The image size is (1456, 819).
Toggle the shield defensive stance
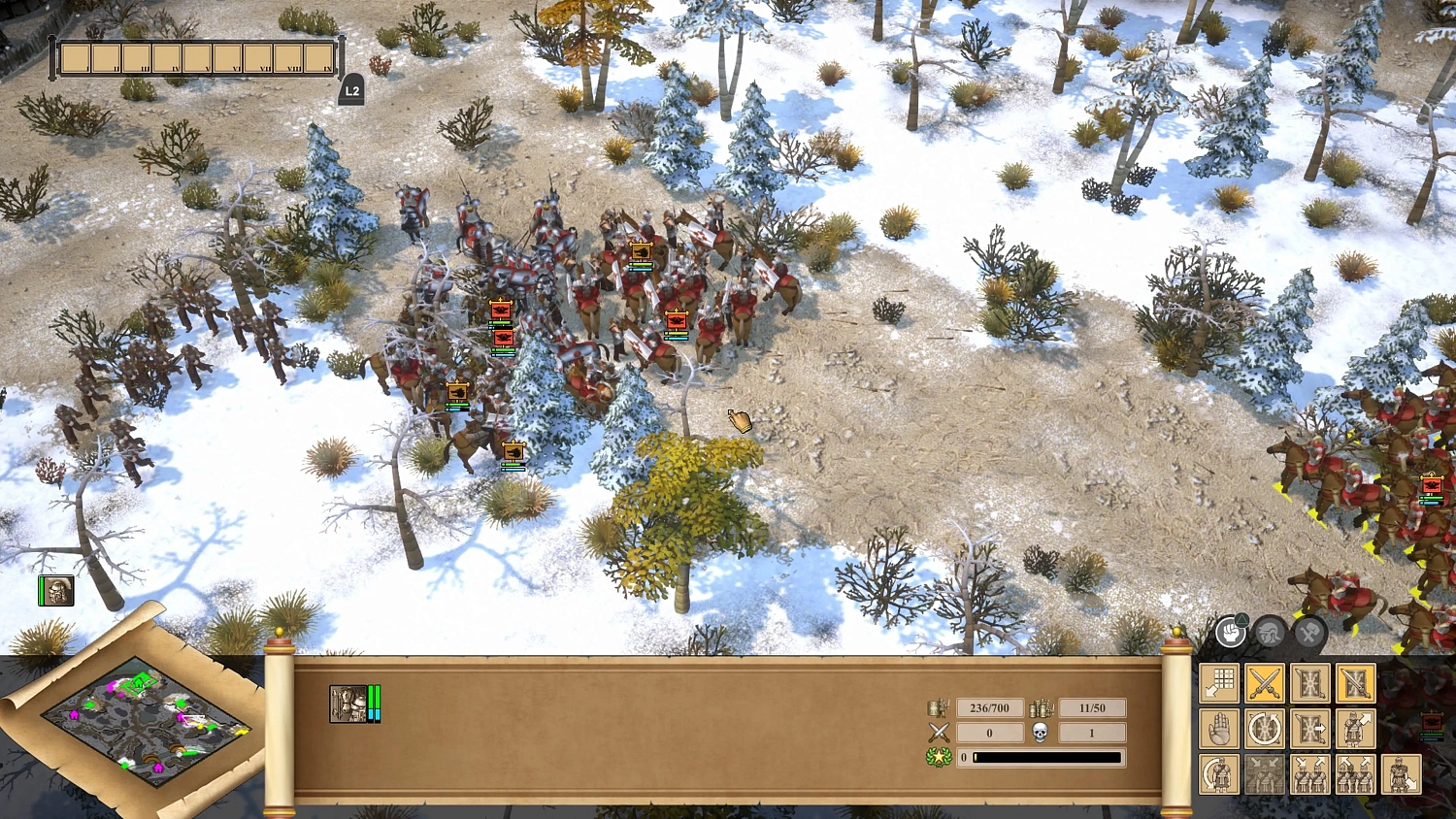(x=1309, y=682)
